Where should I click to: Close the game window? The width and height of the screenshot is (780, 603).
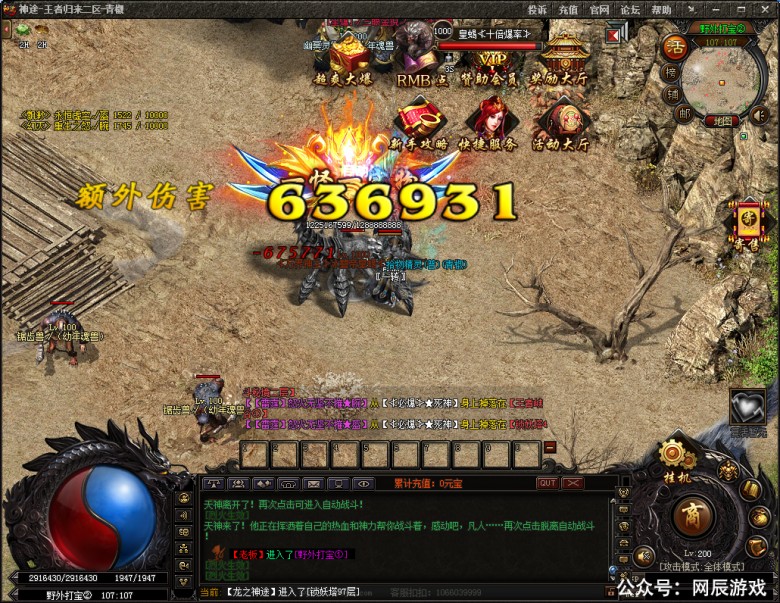click(765, 9)
